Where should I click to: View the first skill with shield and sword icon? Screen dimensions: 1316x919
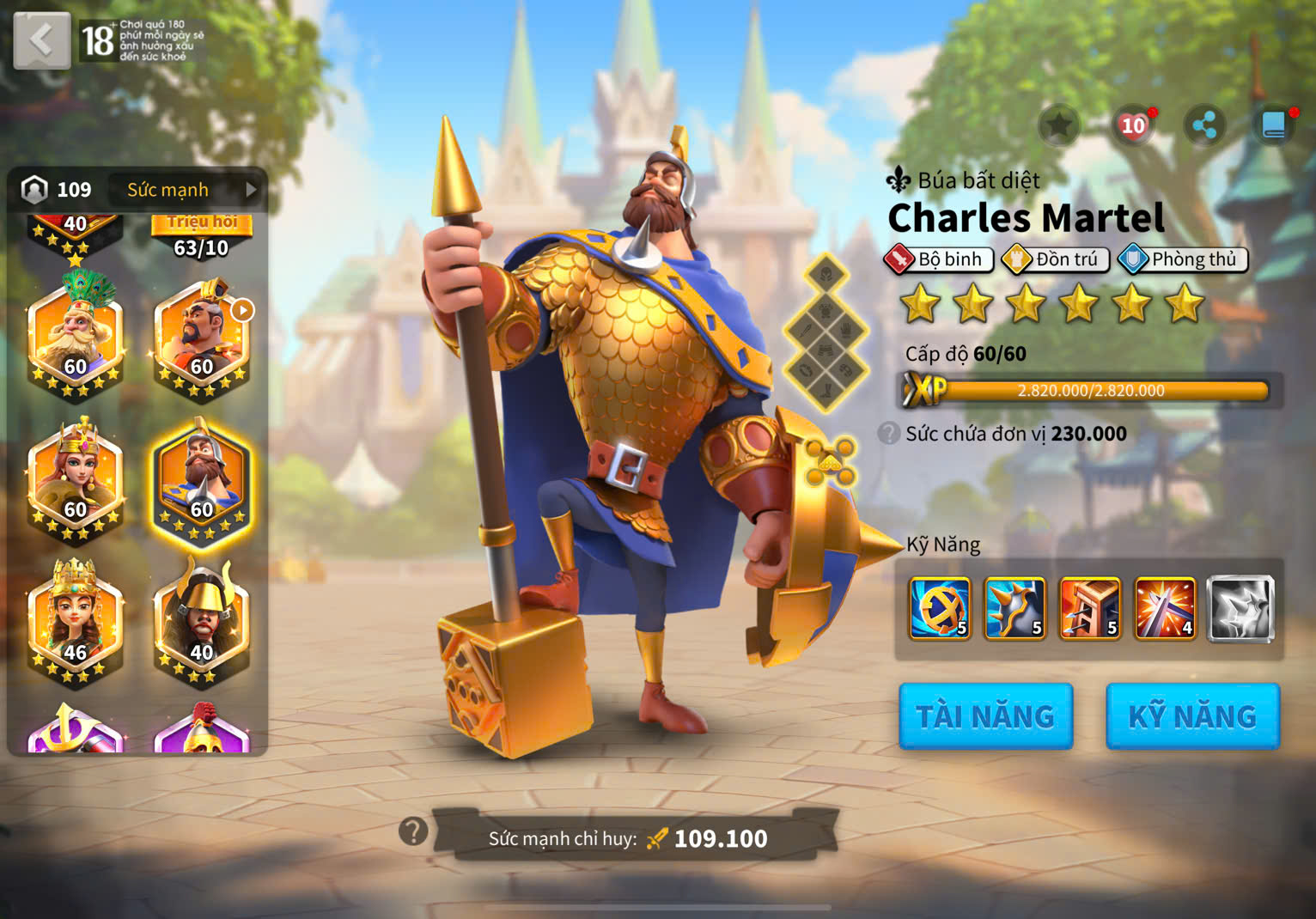click(940, 609)
